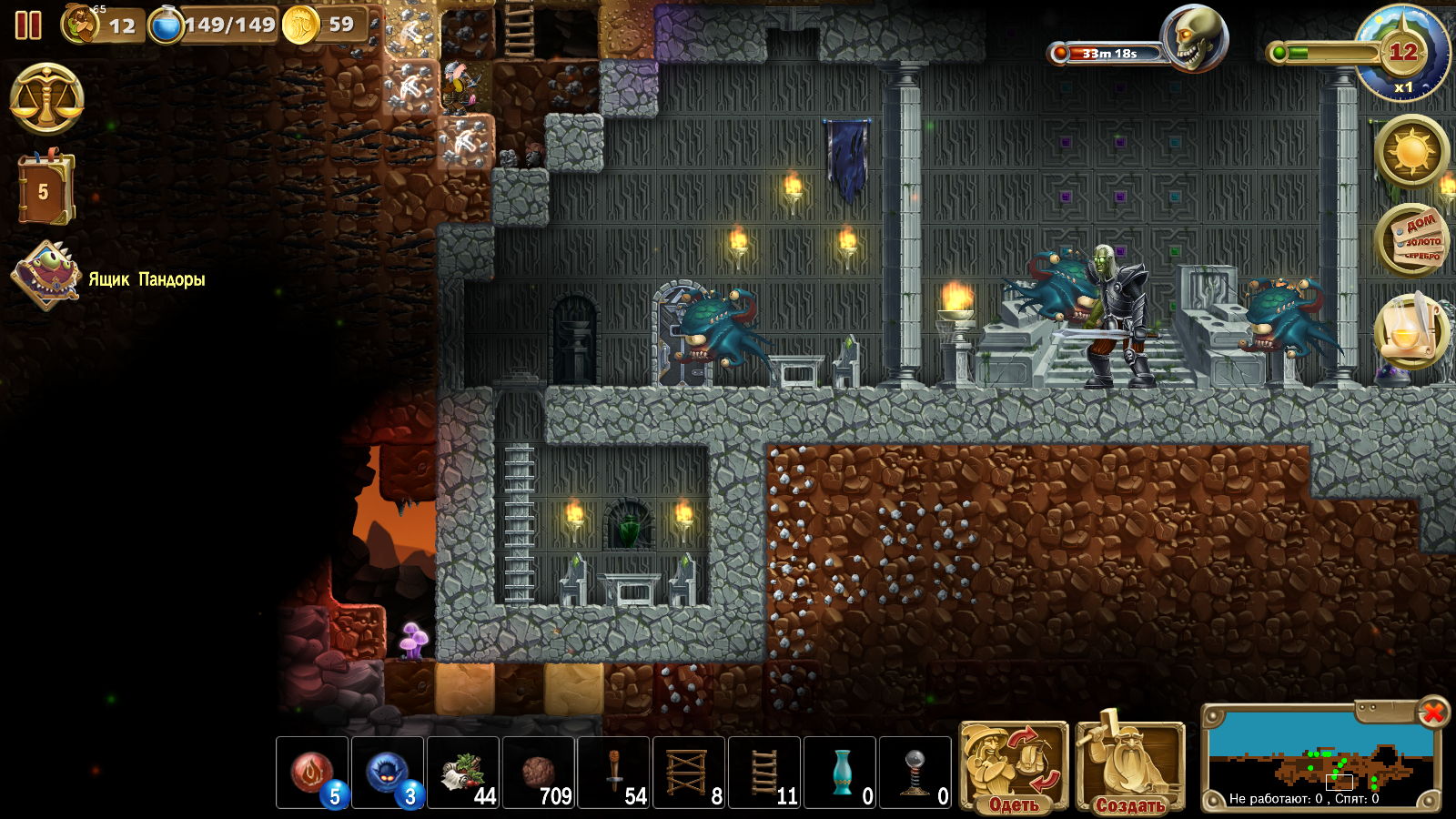Choose the ladder slot with 11
Image resolution: width=1456 pixels, height=819 pixels.
(764, 773)
